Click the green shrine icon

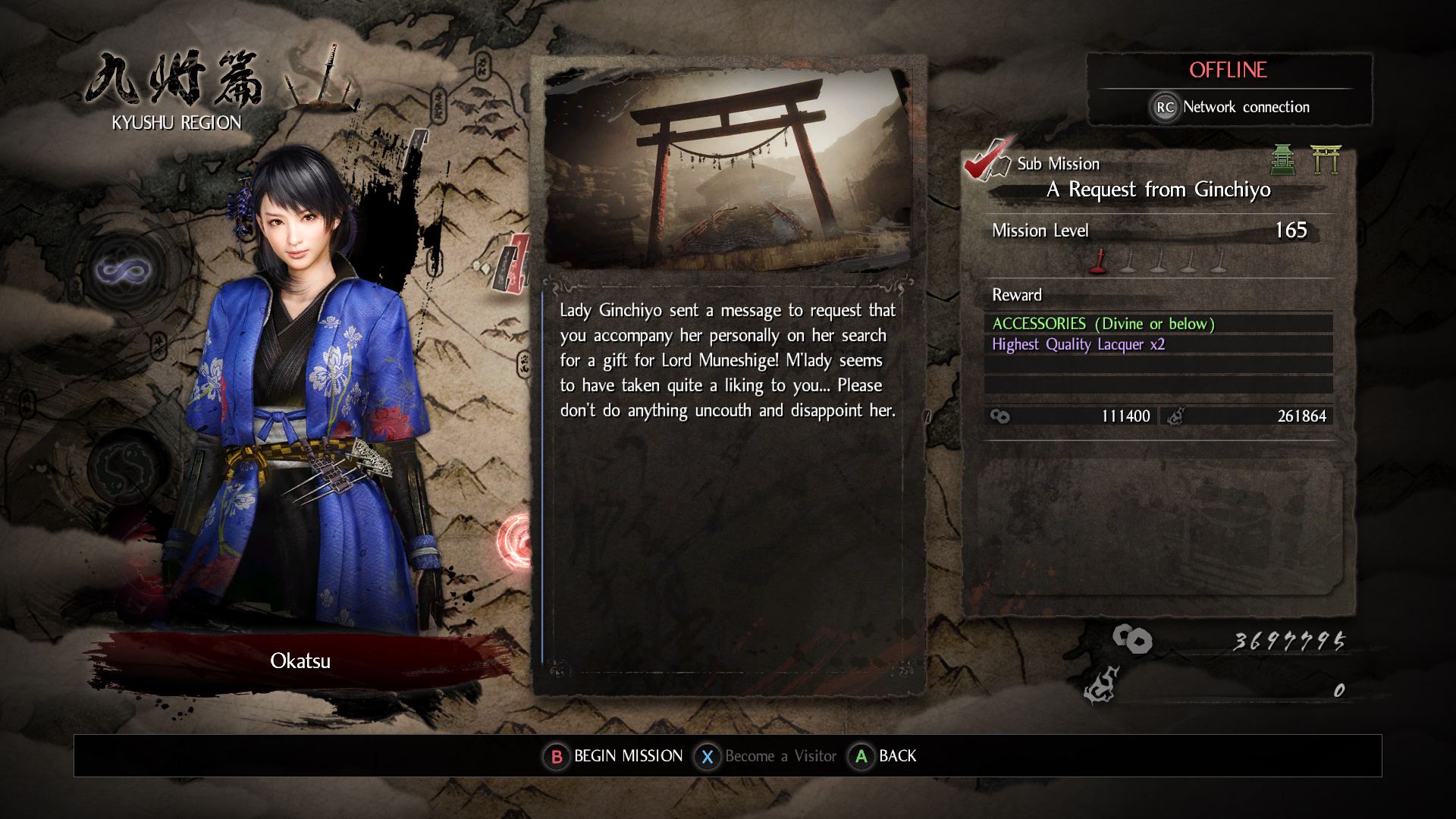tap(1282, 159)
